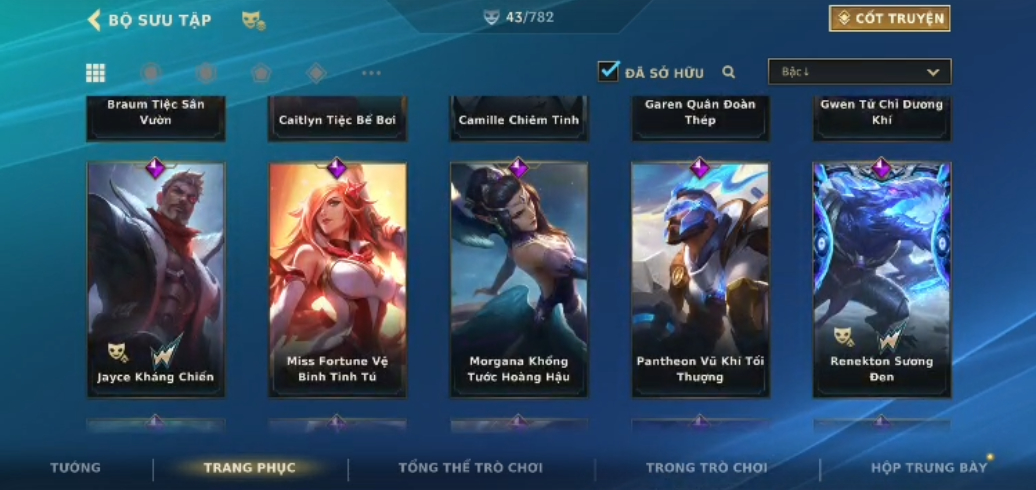Screen dimensions: 1036x490
Task: Click the magnifying glass search icon
Action: click(x=729, y=72)
